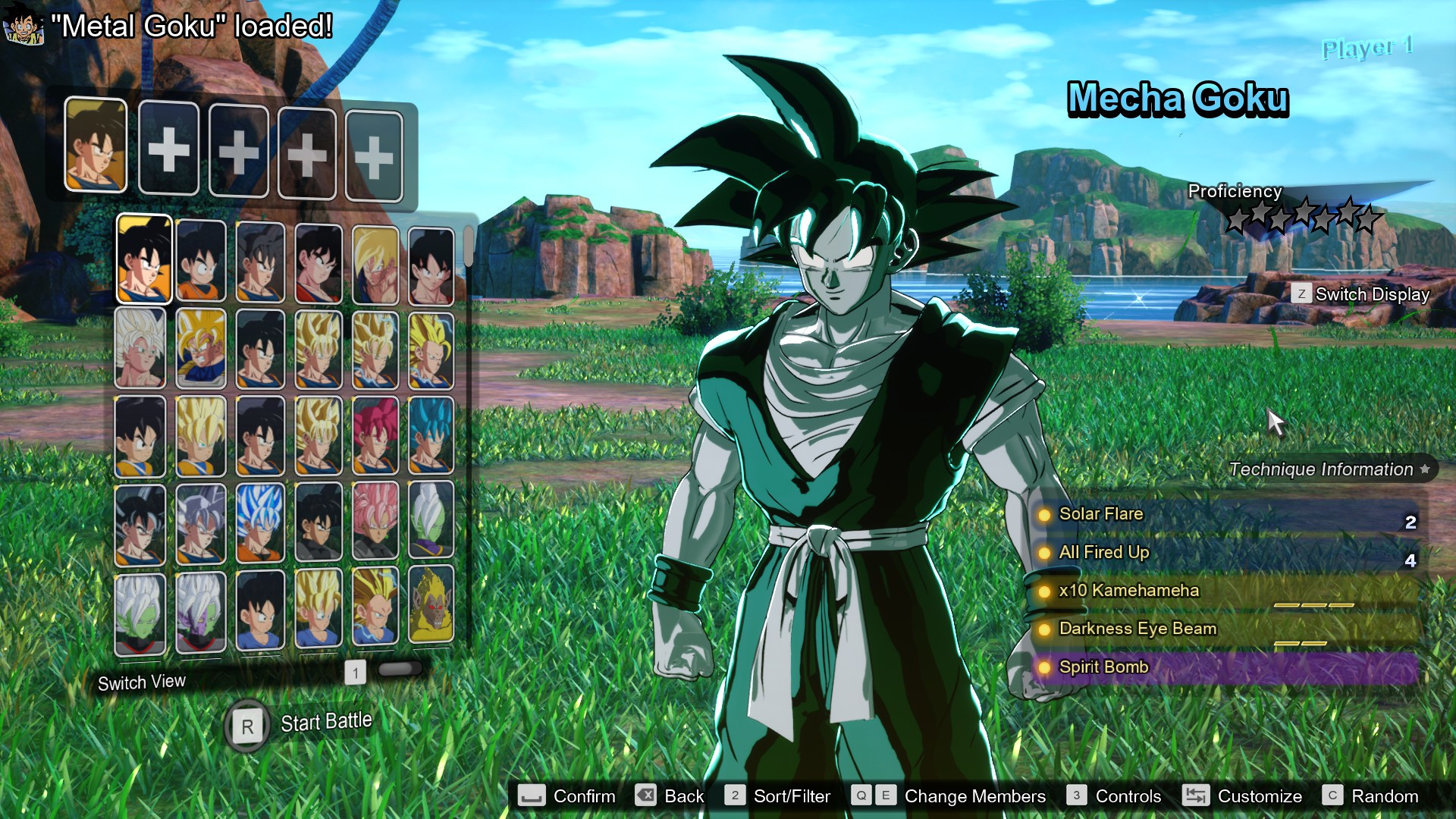Screen dimensions: 1456x819
Task: Select the Super Saiyan Blue Goku icon
Action: coord(430,435)
